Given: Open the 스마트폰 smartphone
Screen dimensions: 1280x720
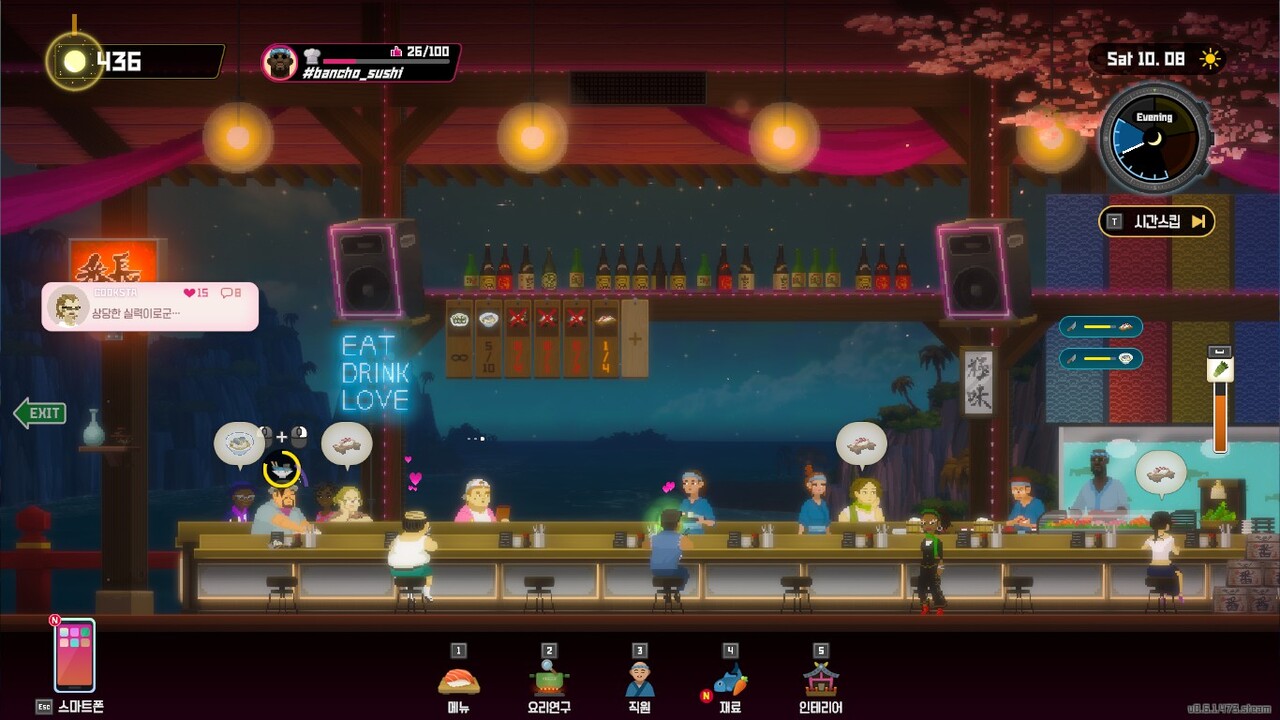Looking at the screenshot, I should pyautogui.click(x=75, y=656).
